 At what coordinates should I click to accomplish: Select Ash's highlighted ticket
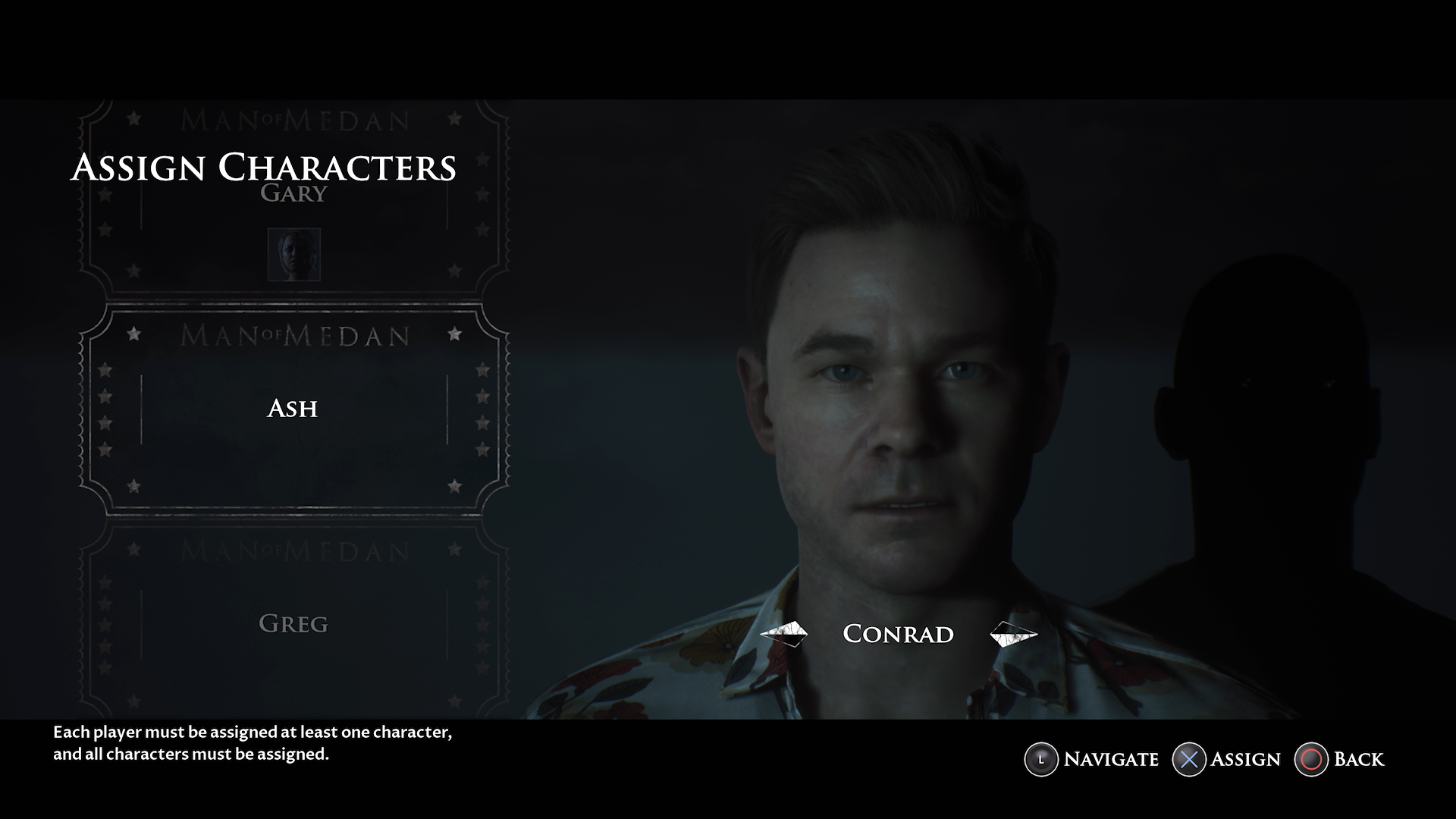[x=293, y=409]
